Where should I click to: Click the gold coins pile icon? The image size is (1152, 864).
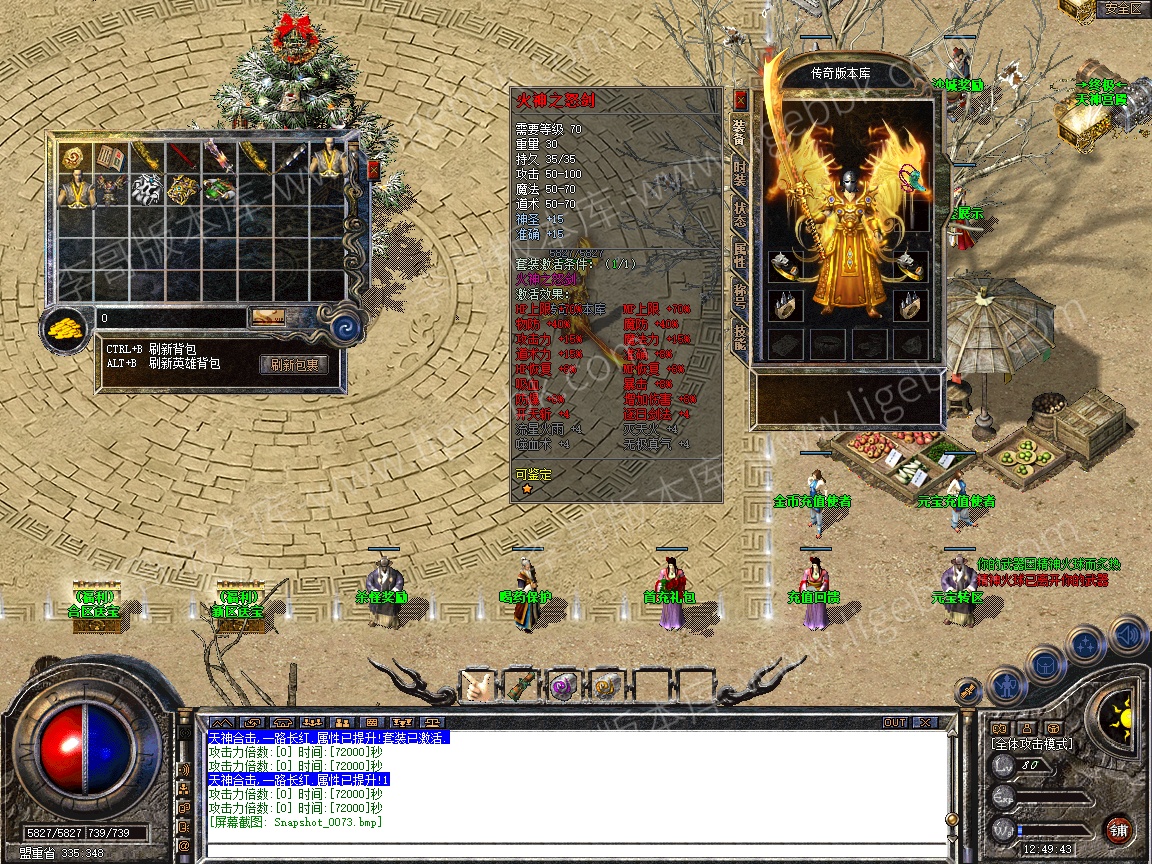click(66, 324)
